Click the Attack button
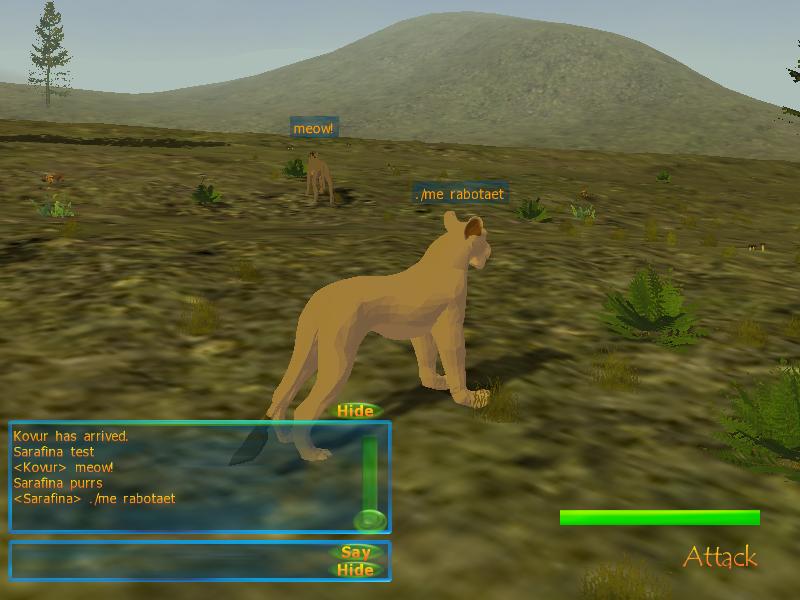 pyautogui.click(x=720, y=557)
